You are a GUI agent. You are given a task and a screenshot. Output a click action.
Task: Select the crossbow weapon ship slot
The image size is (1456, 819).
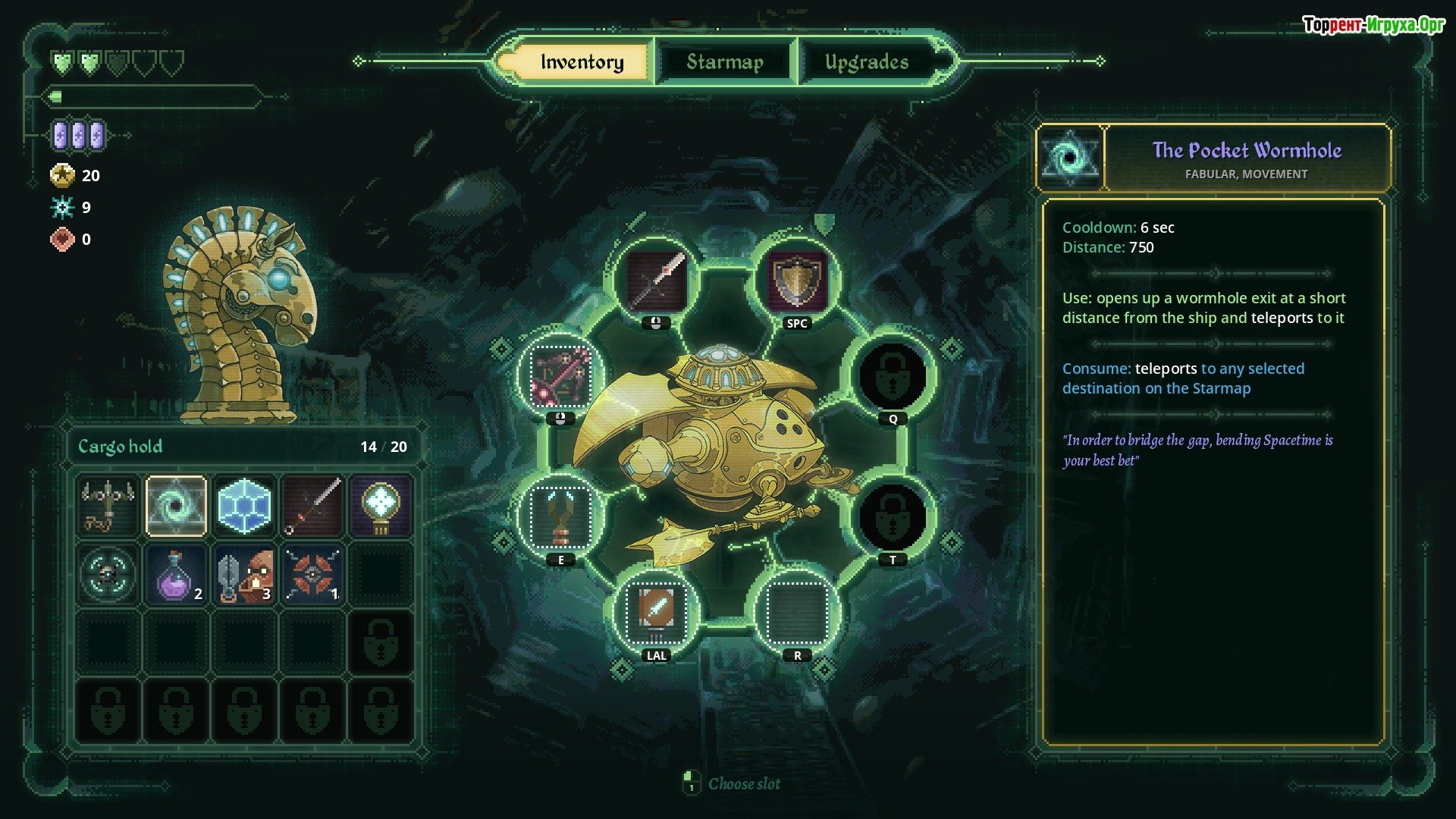561,375
